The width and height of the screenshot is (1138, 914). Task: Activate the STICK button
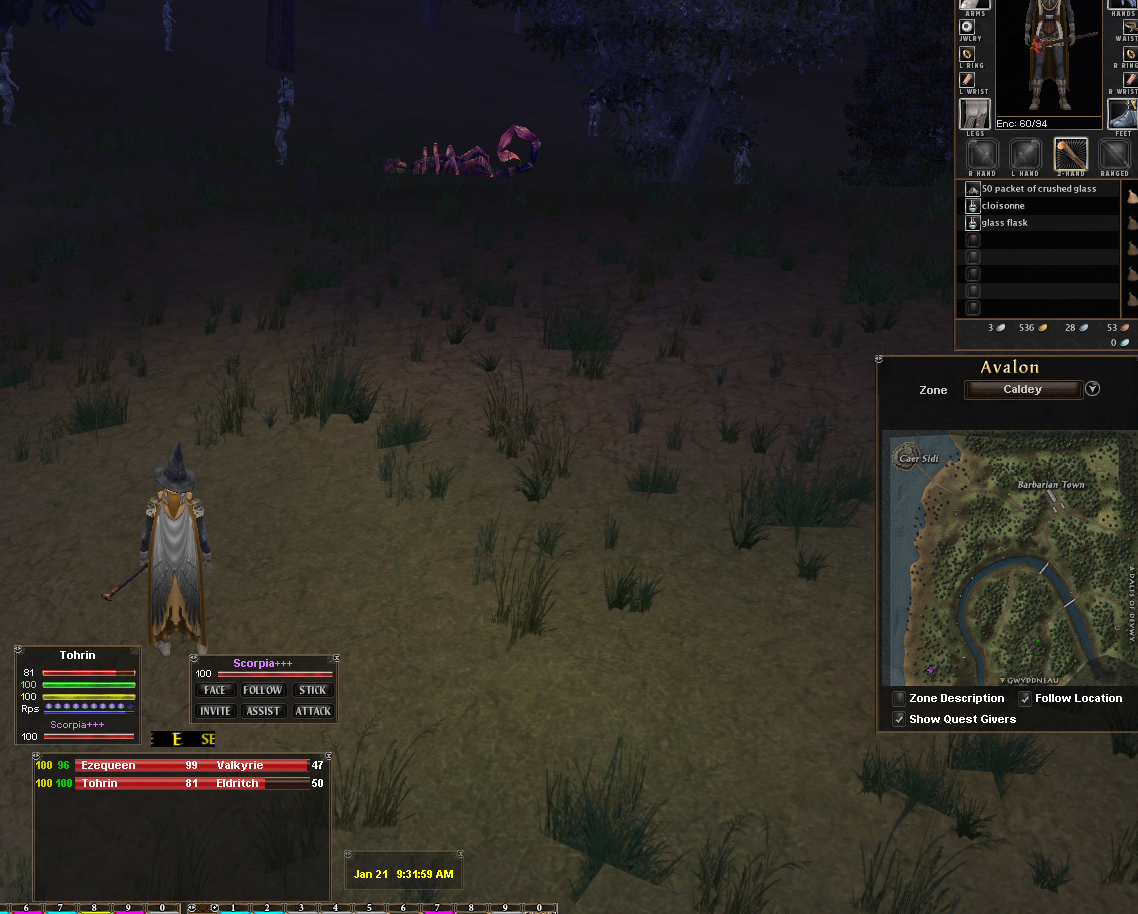pyautogui.click(x=312, y=690)
